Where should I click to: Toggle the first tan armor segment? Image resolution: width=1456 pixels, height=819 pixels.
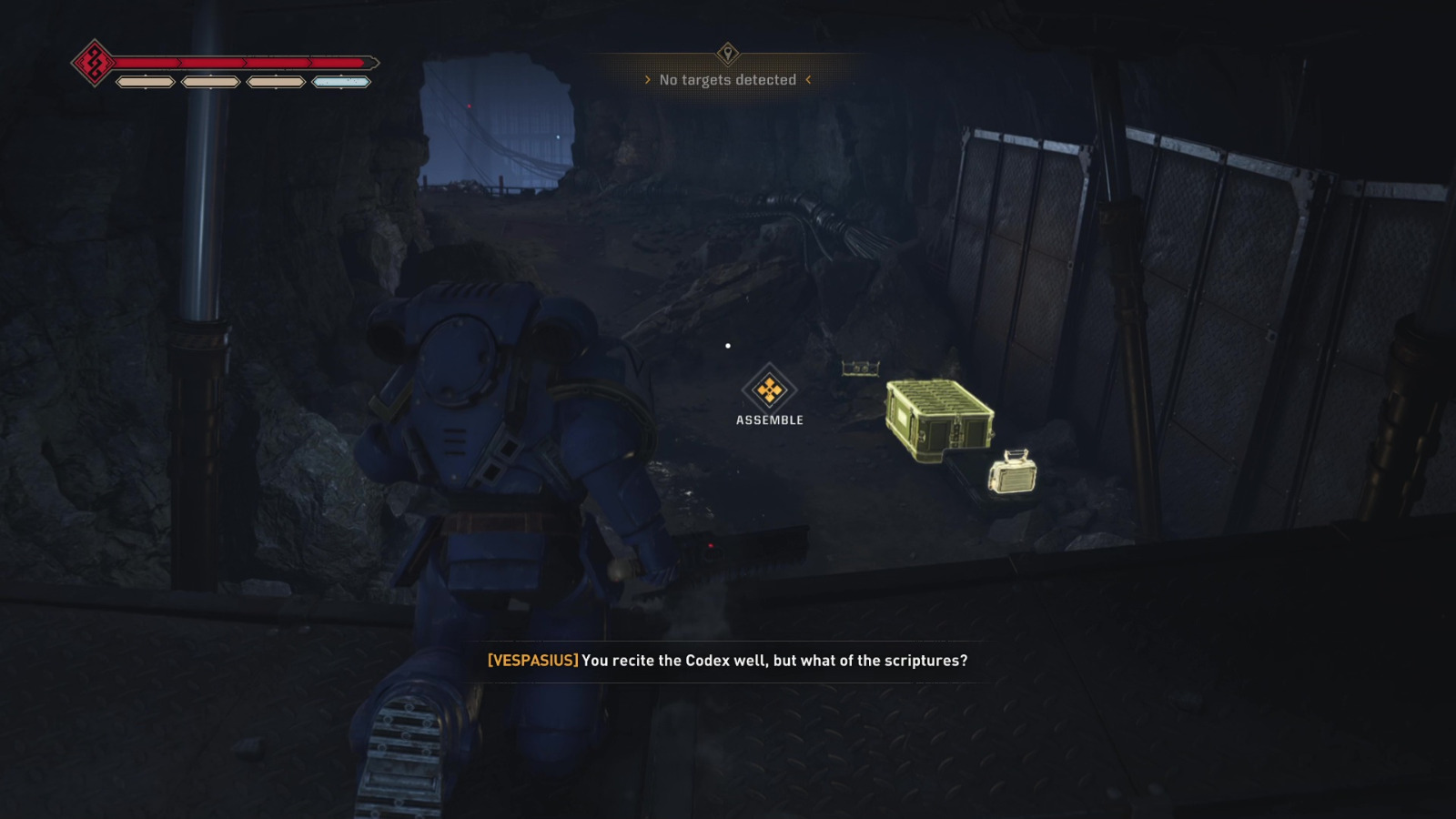click(145, 83)
